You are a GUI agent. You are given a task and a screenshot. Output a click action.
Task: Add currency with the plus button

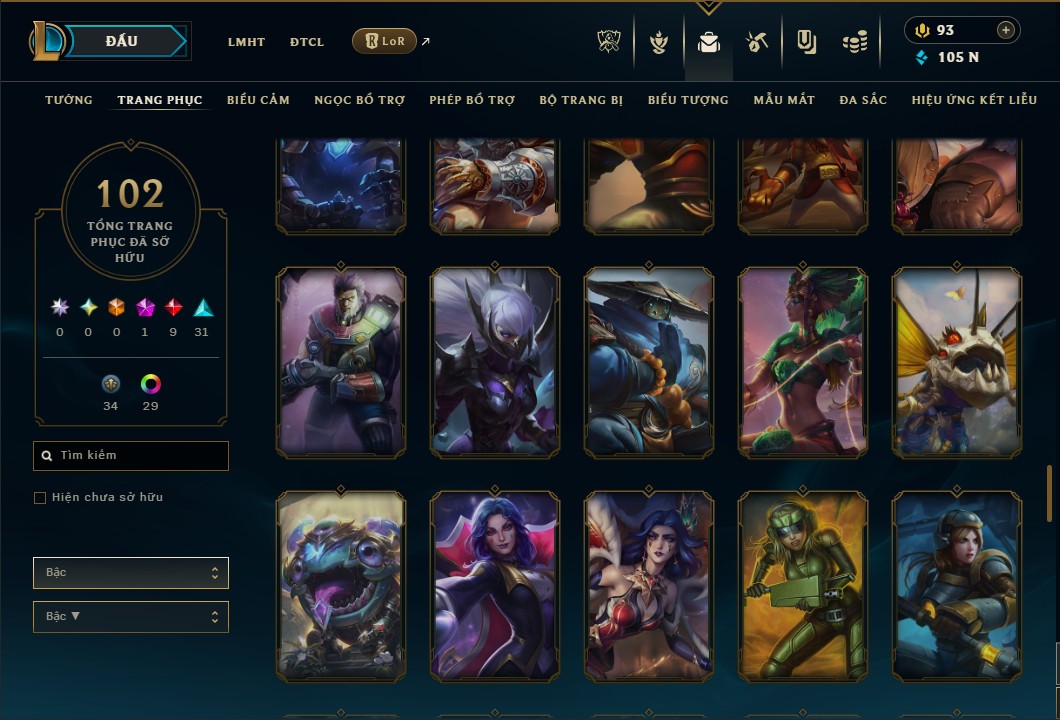tap(1005, 30)
